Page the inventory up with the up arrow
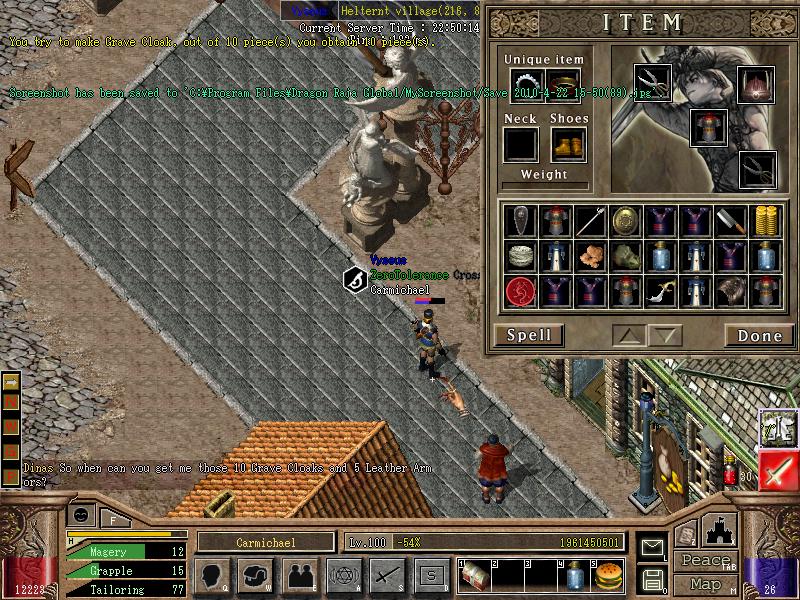Image resolution: width=800 pixels, height=600 pixels. pos(629,335)
